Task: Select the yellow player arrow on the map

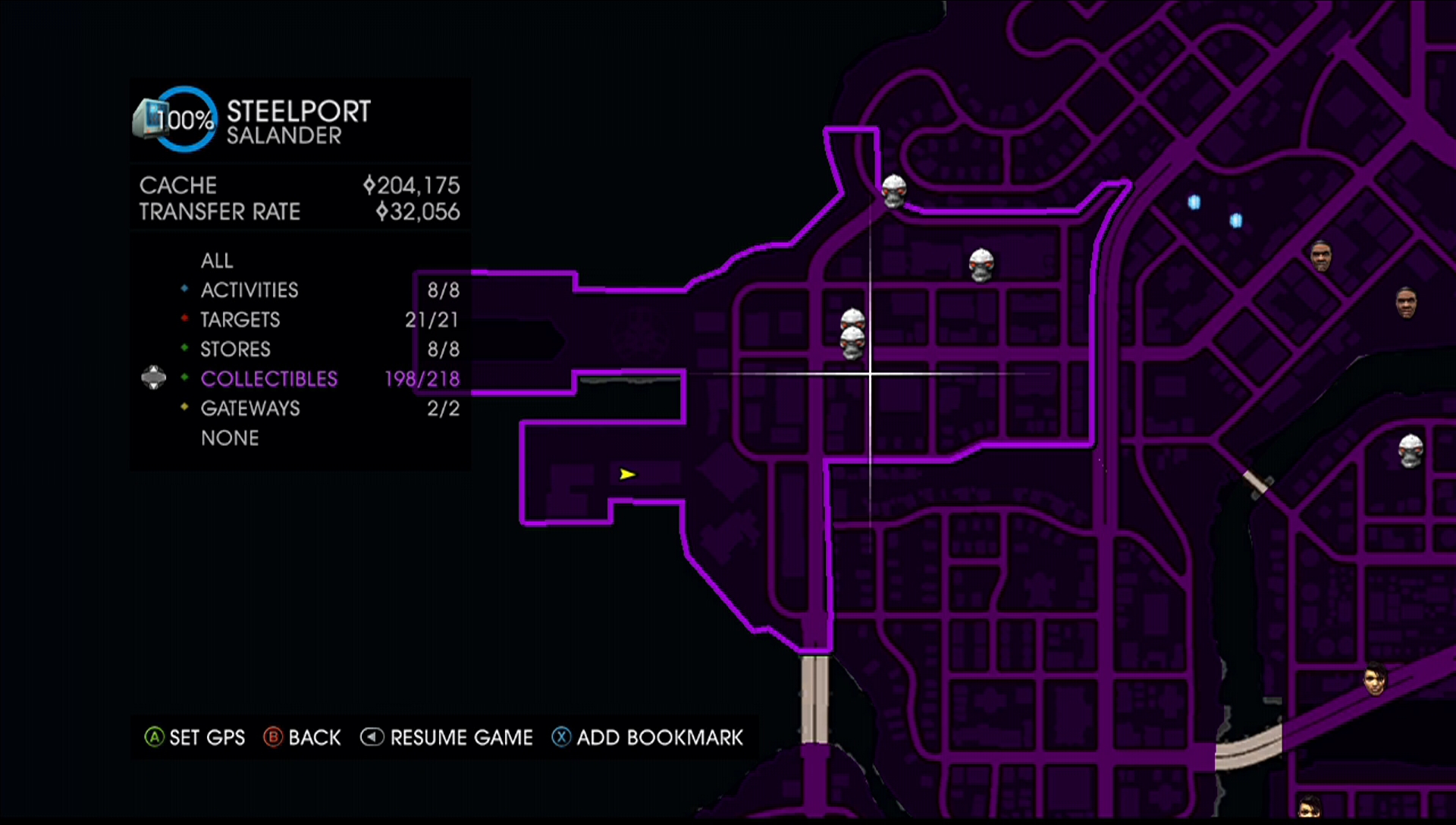Action: coord(627,473)
